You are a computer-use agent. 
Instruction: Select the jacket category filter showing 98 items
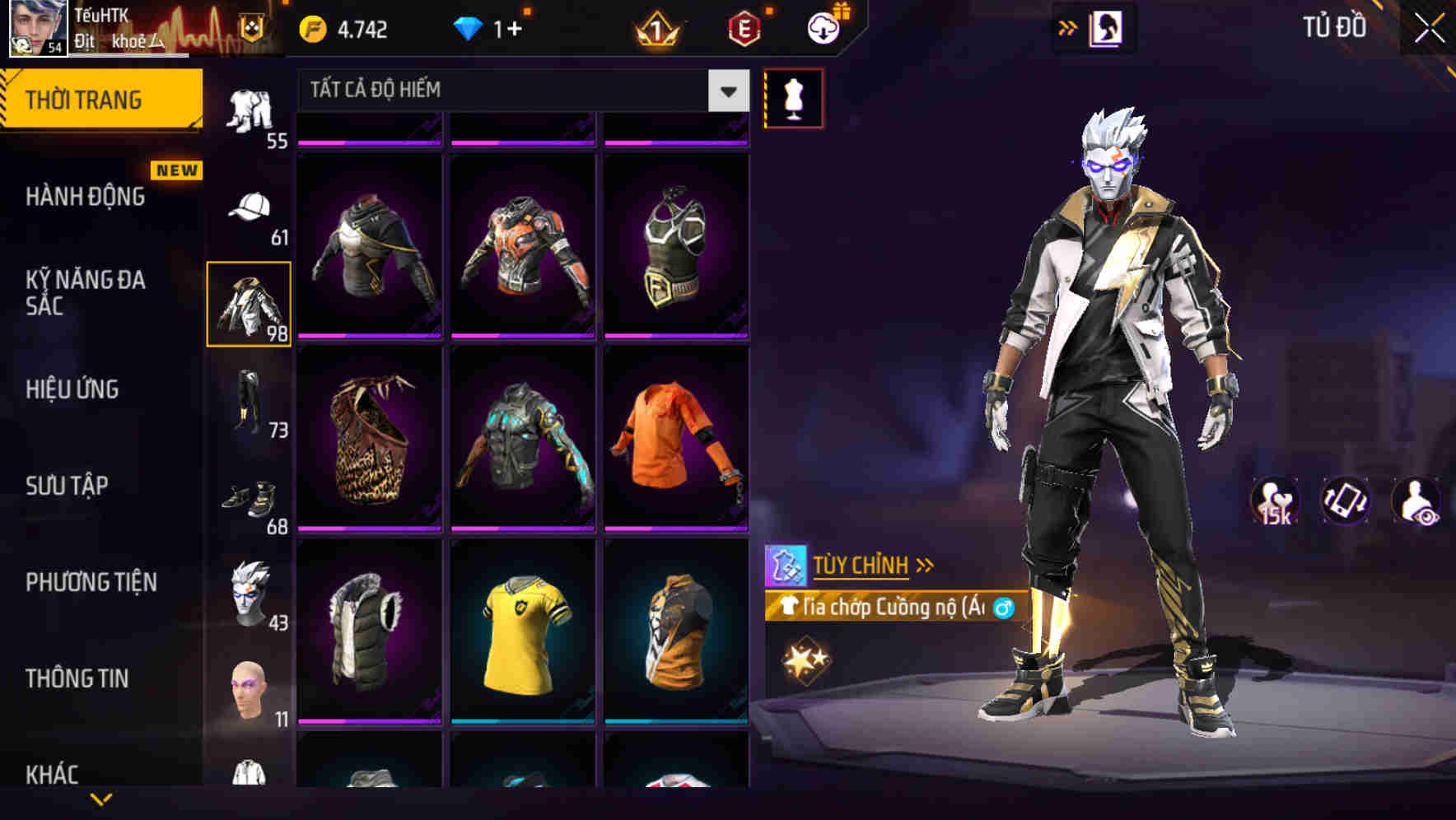point(249,302)
